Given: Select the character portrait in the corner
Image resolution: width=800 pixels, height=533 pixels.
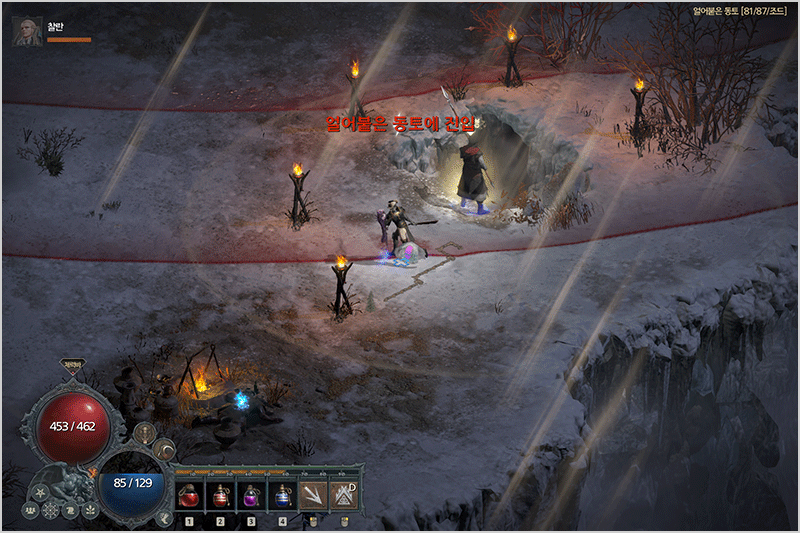Looking at the screenshot, I should [27, 31].
